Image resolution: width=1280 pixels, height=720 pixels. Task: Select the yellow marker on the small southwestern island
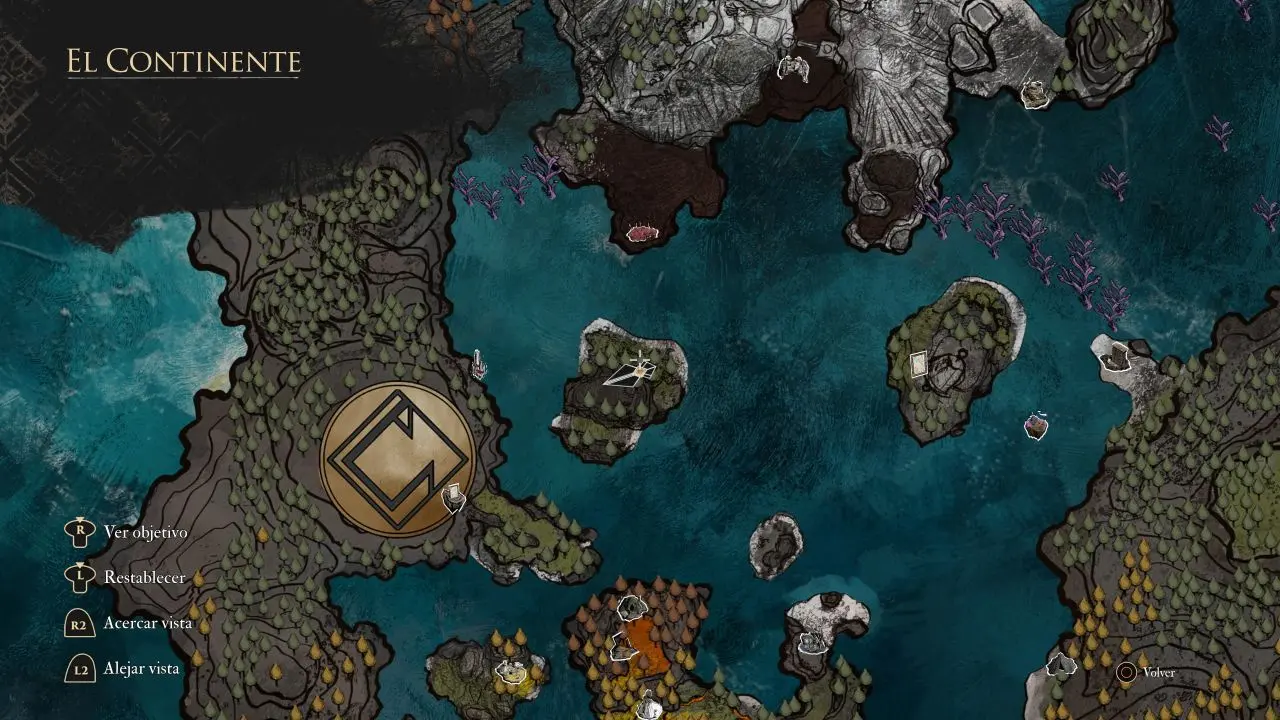tap(513, 672)
